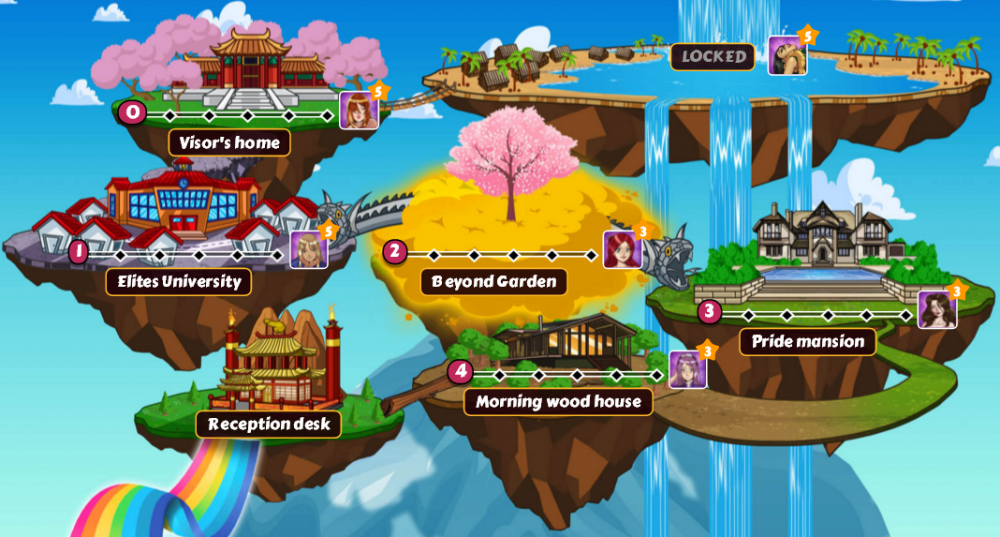Click stage number 3 marker

coord(709,312)
